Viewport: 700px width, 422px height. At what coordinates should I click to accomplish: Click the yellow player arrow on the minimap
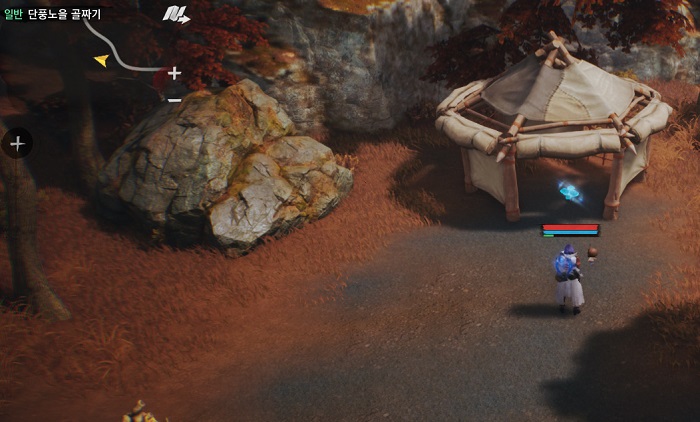pos(101,61)
